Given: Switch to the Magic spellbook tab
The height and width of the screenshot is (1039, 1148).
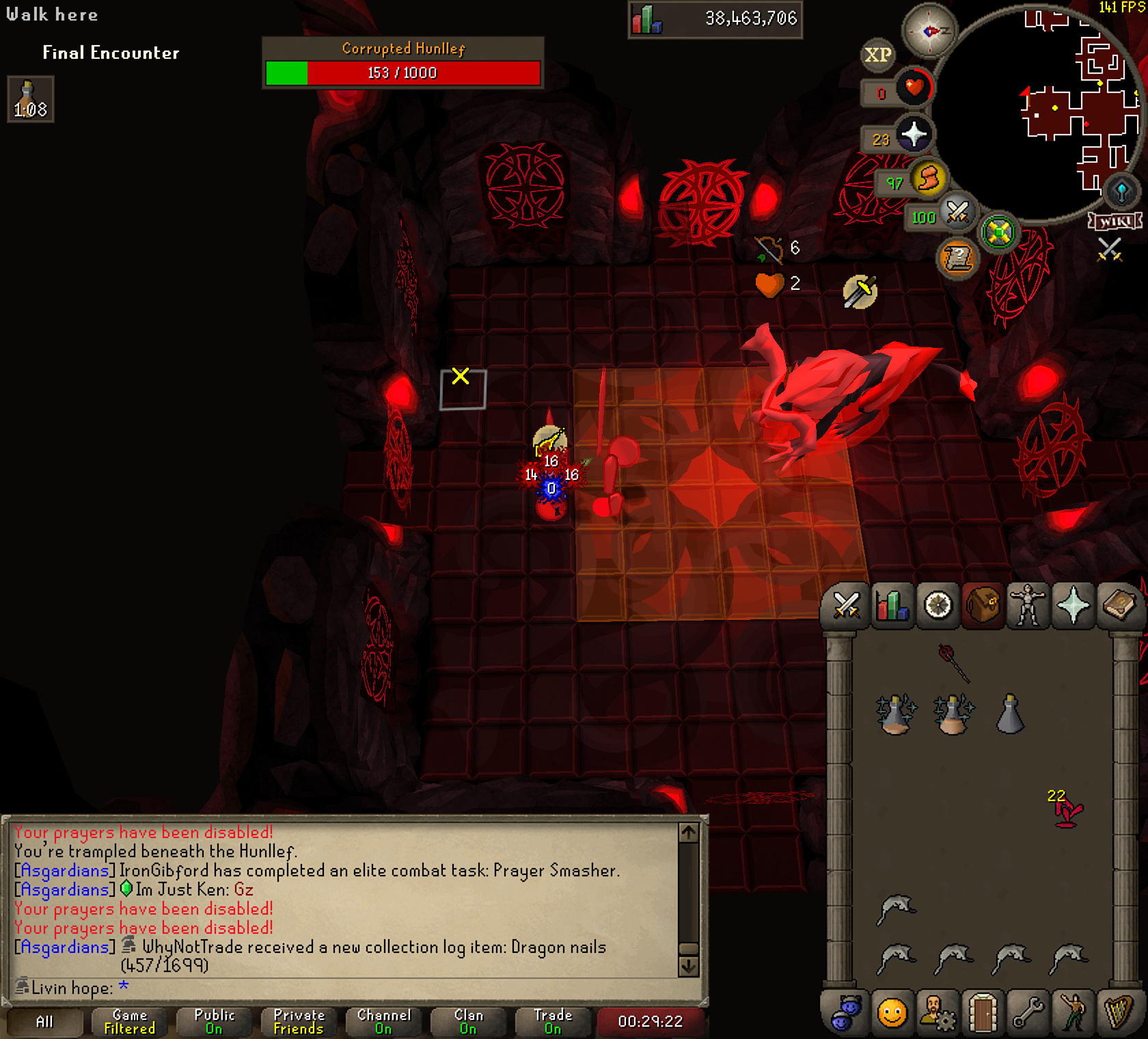Looking at the screenshot, I should tap(1119, 606).
